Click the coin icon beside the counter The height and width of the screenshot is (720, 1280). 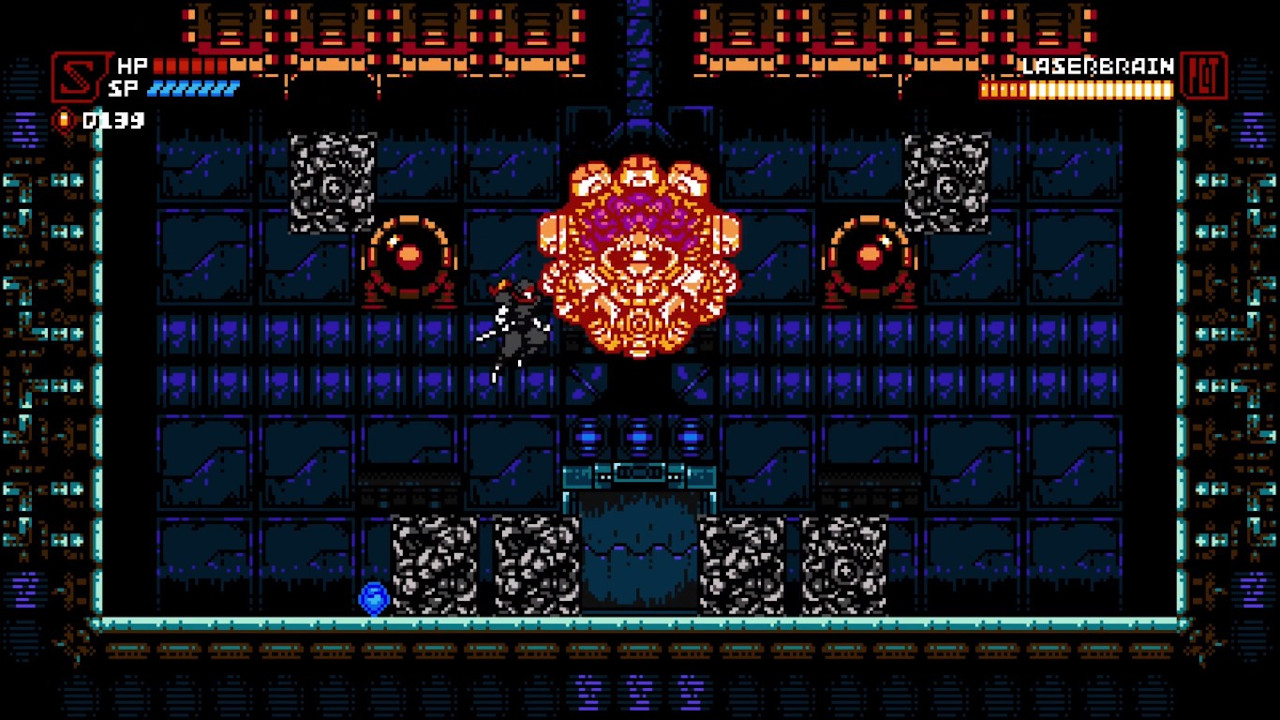tap(62, 120)
